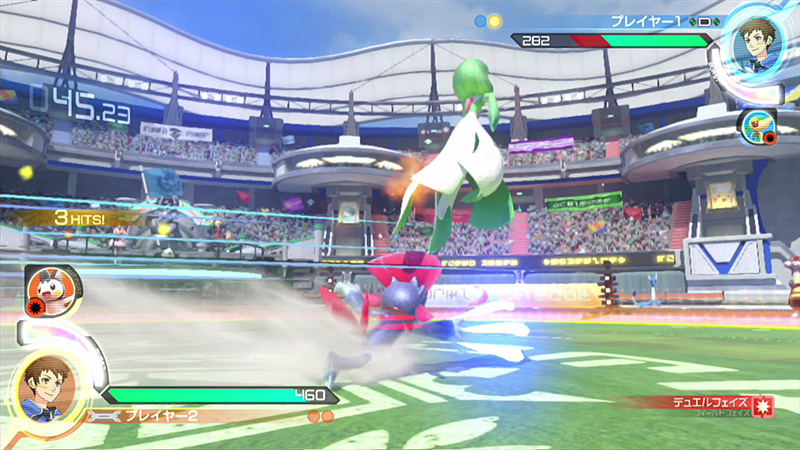800x450 pixels.
Task: Select the Emolga support Pokémon icon
Action: point(45,286)
